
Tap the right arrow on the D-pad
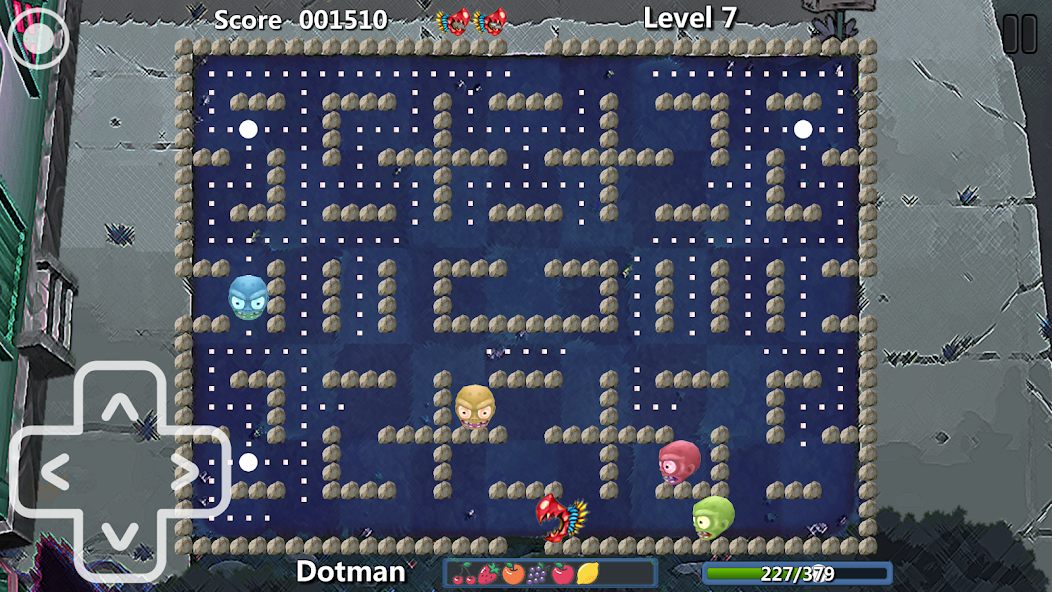pyautogui.click(x=185, y=471)
